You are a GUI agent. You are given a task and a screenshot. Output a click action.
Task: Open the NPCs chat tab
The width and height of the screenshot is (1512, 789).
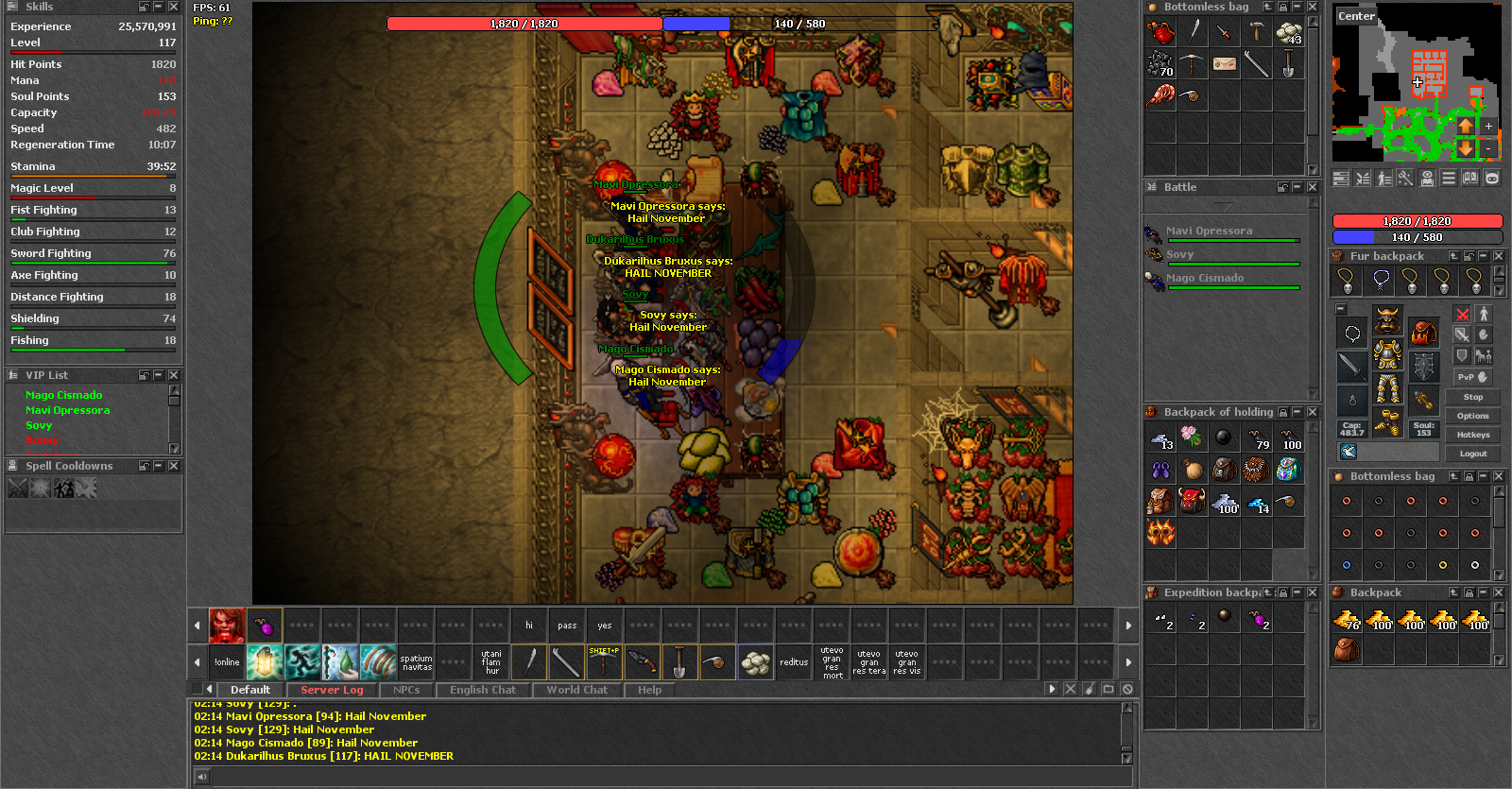pyautogui.click(x=406, y=690)
